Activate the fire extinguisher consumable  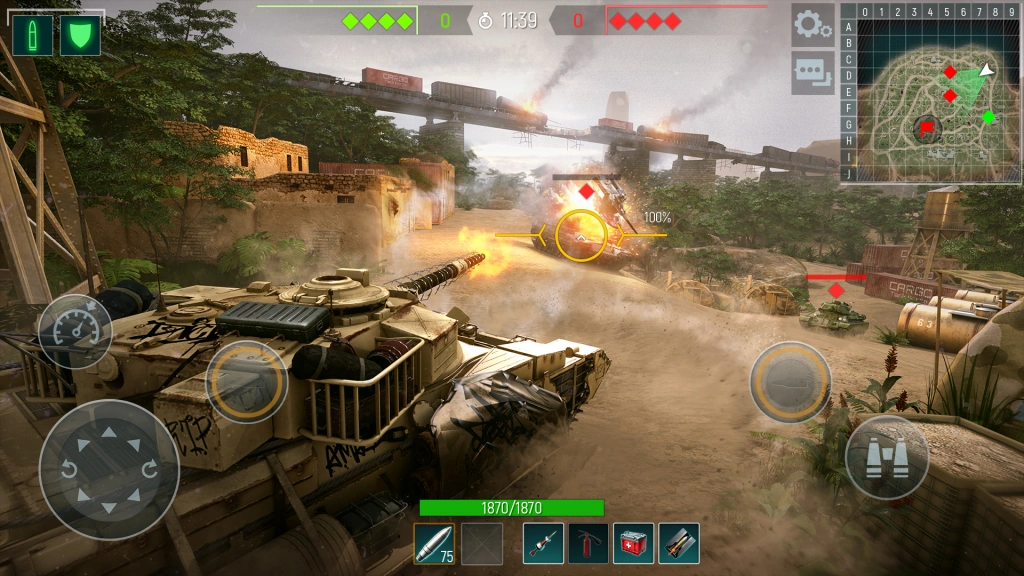click(x=588, y=544)
